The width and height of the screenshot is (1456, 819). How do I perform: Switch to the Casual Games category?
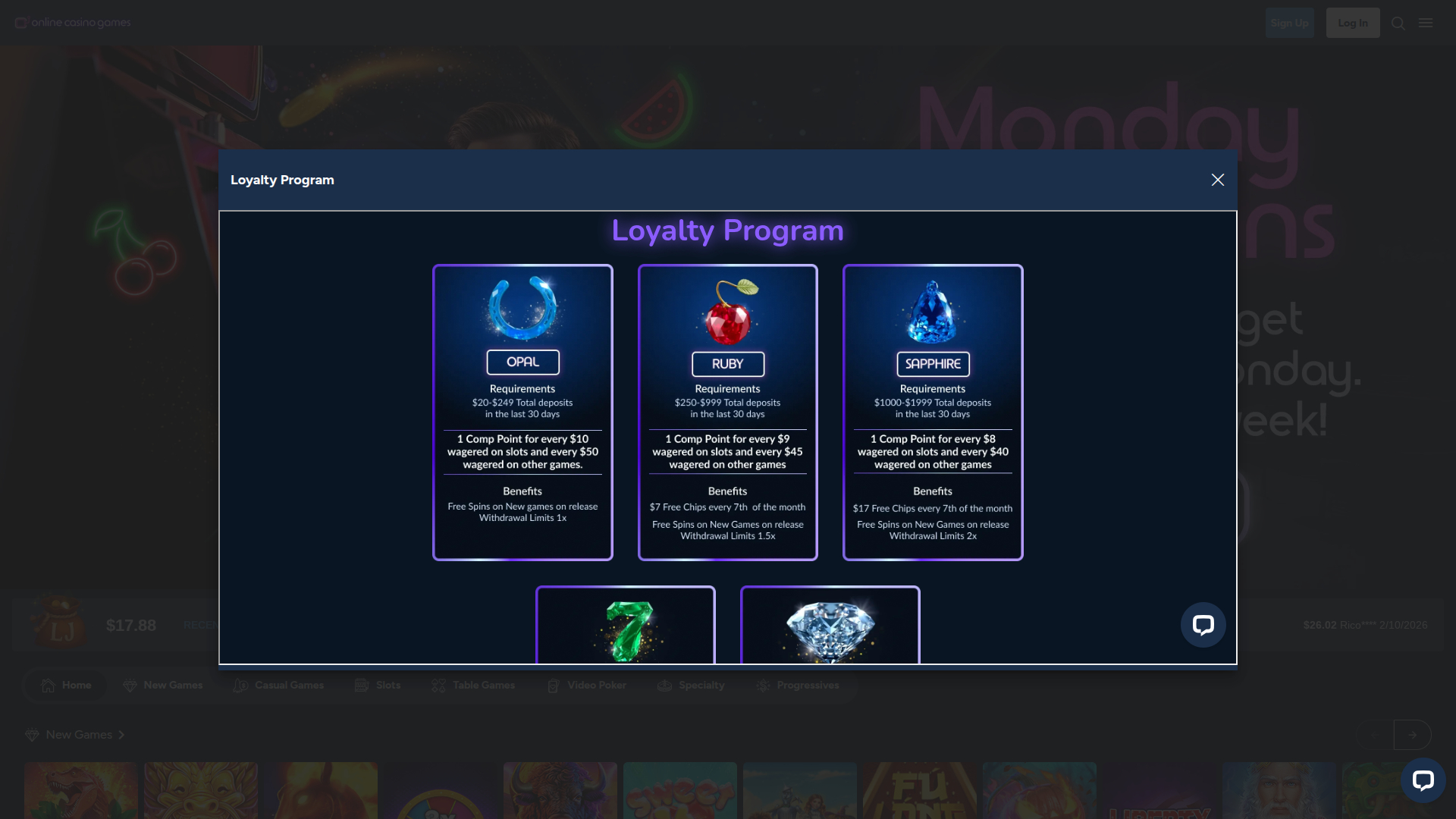click(240, 685)
